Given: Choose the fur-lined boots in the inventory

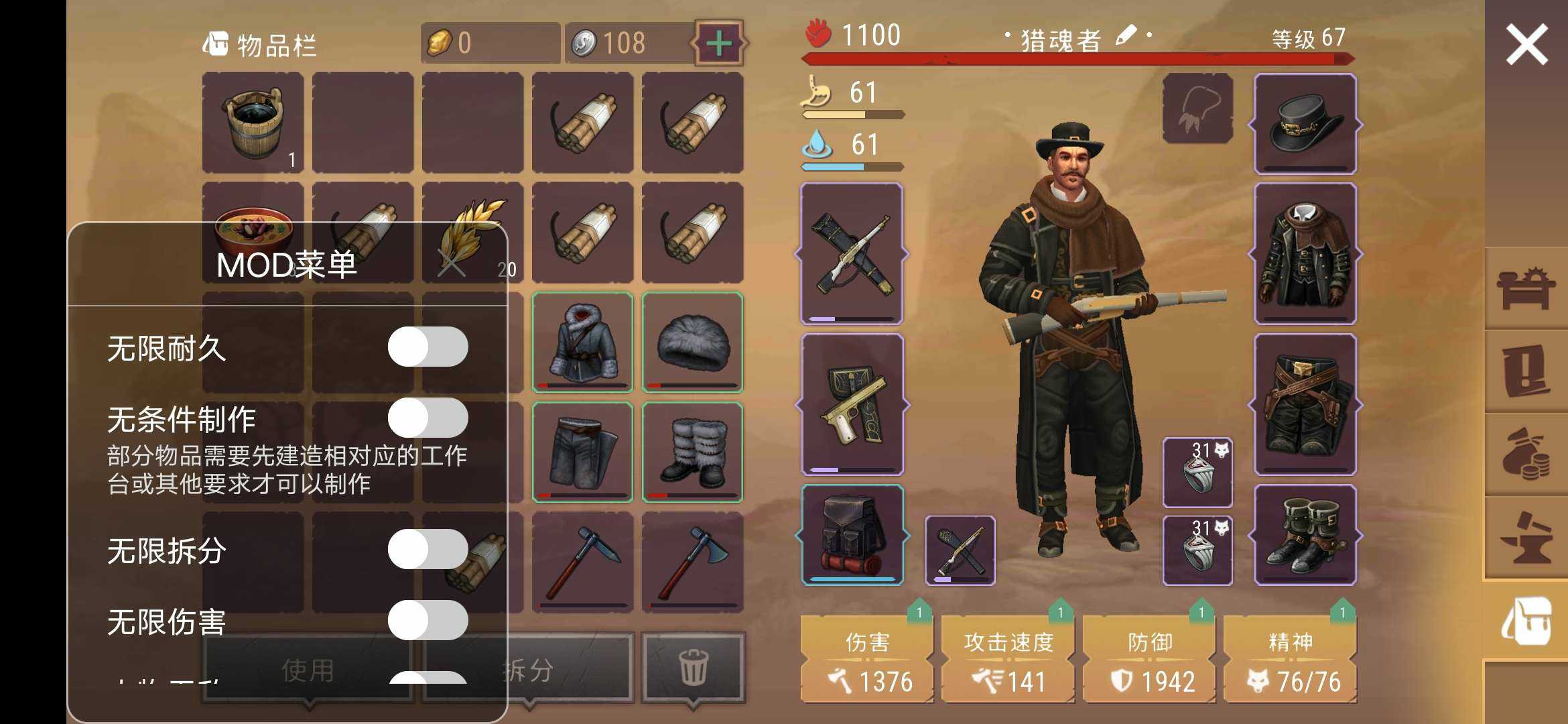Looking at the screenshot, I should click(692, 452).
